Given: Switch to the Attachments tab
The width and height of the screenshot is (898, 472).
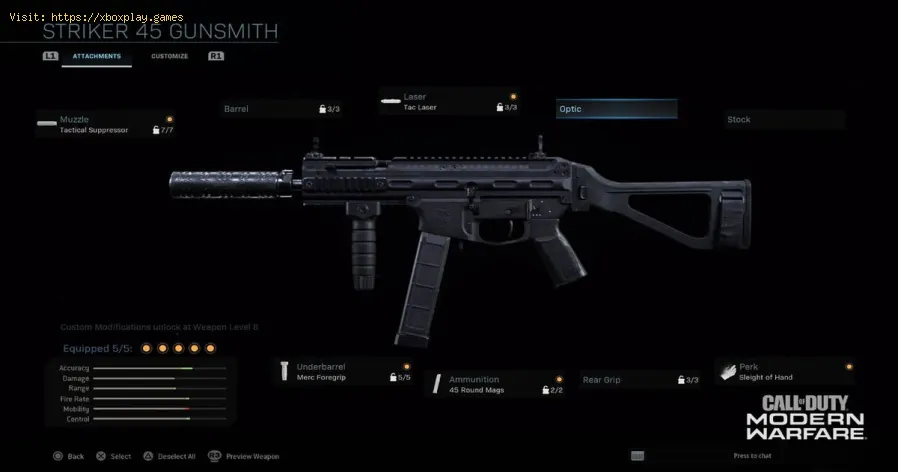Looking at the screenshot, I should click(x=96, y=56).
